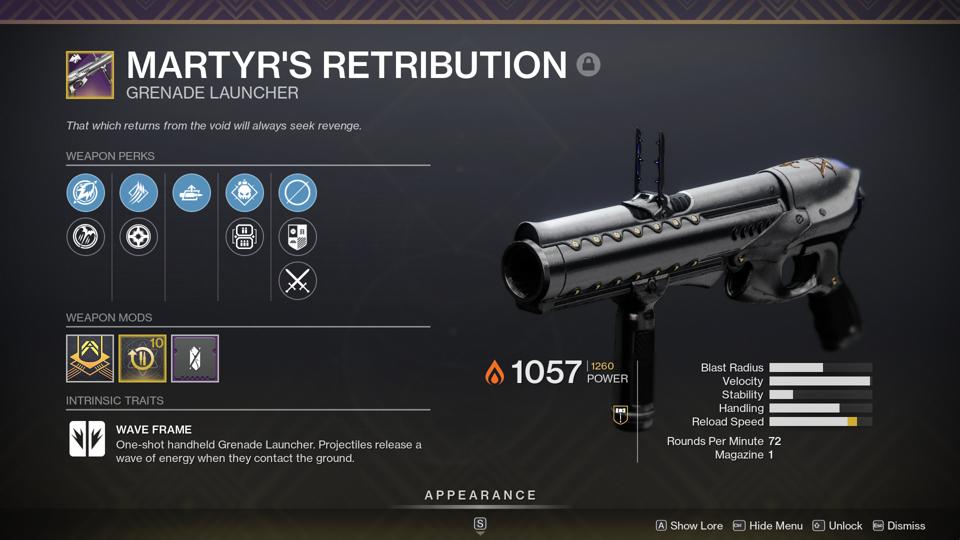The image size is (960, 540).
Task: Open the purple-bordered weapon mod socket
Action: click(195, 358)
